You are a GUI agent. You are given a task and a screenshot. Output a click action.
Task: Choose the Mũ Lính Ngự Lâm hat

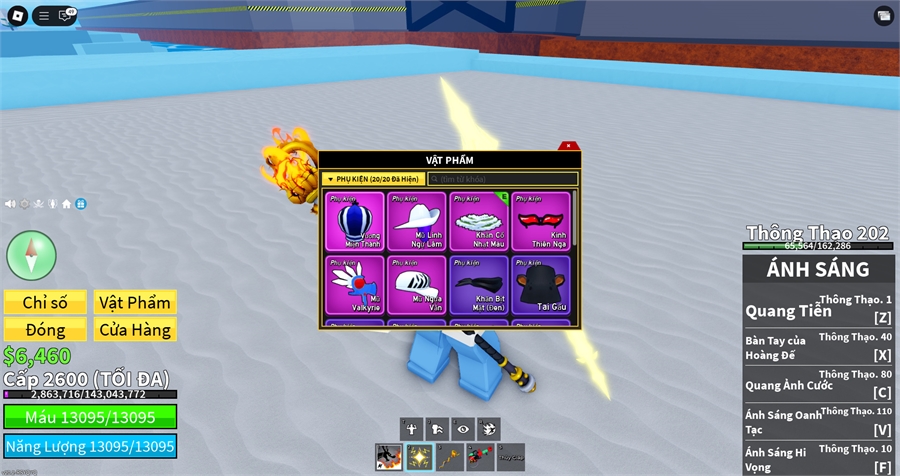(417, 221)
